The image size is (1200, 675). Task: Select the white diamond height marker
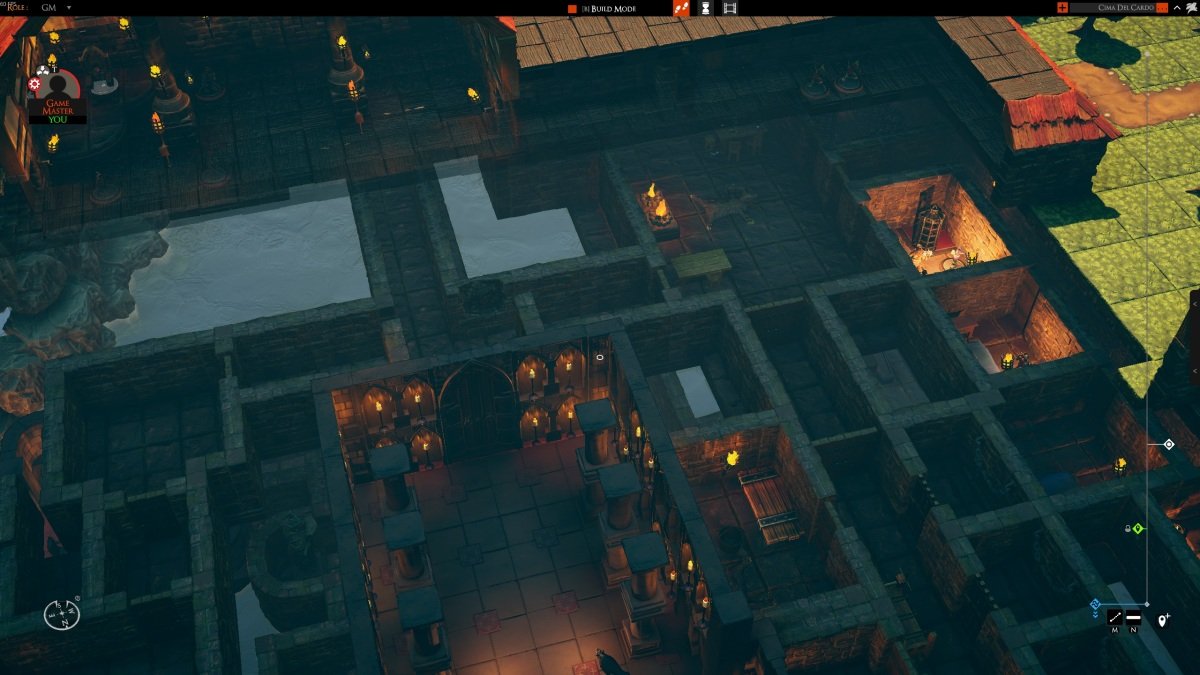(x=1168, y=444)
